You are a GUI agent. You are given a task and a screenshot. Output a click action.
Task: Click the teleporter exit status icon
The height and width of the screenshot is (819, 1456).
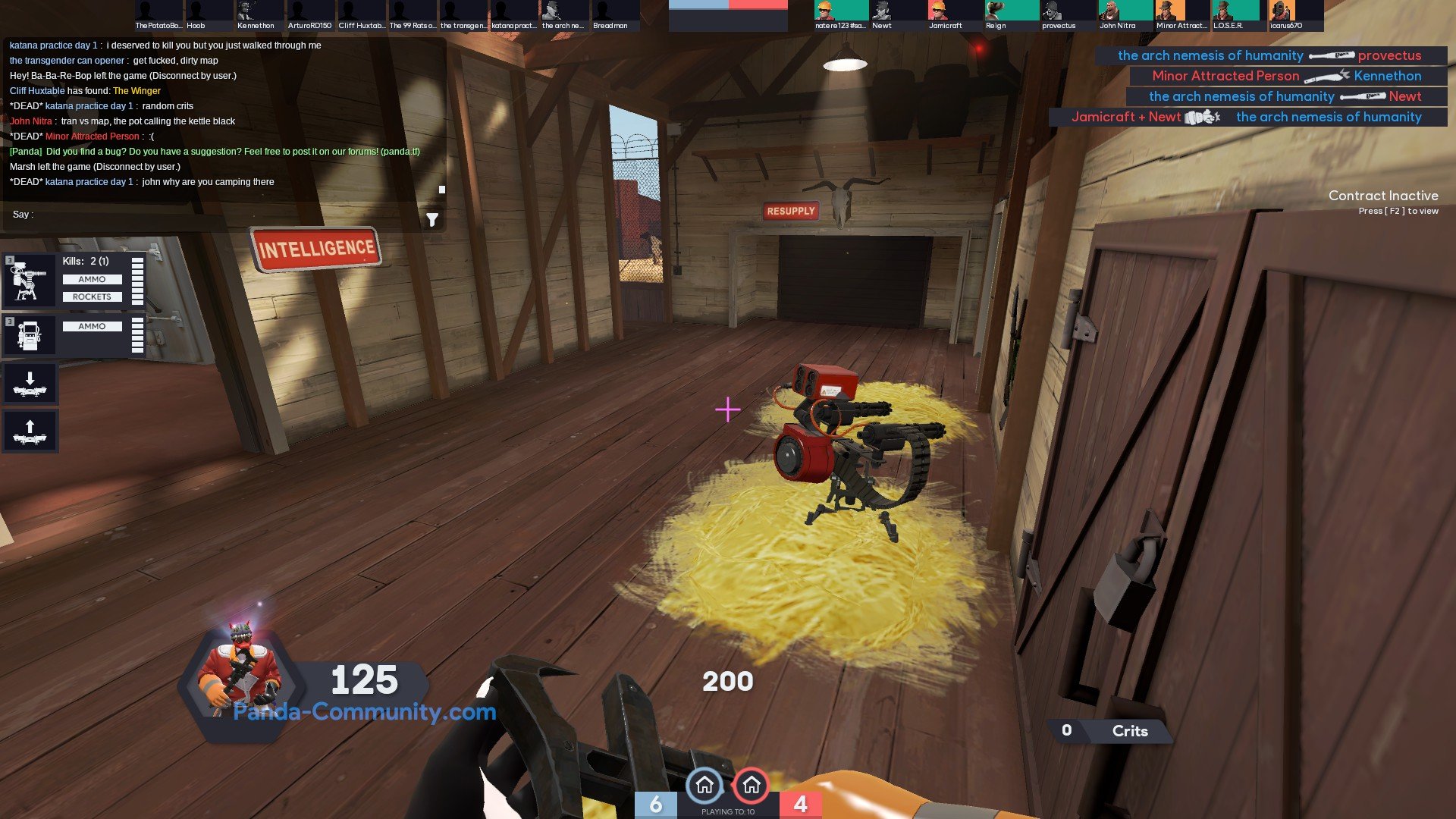coord(30,431)
